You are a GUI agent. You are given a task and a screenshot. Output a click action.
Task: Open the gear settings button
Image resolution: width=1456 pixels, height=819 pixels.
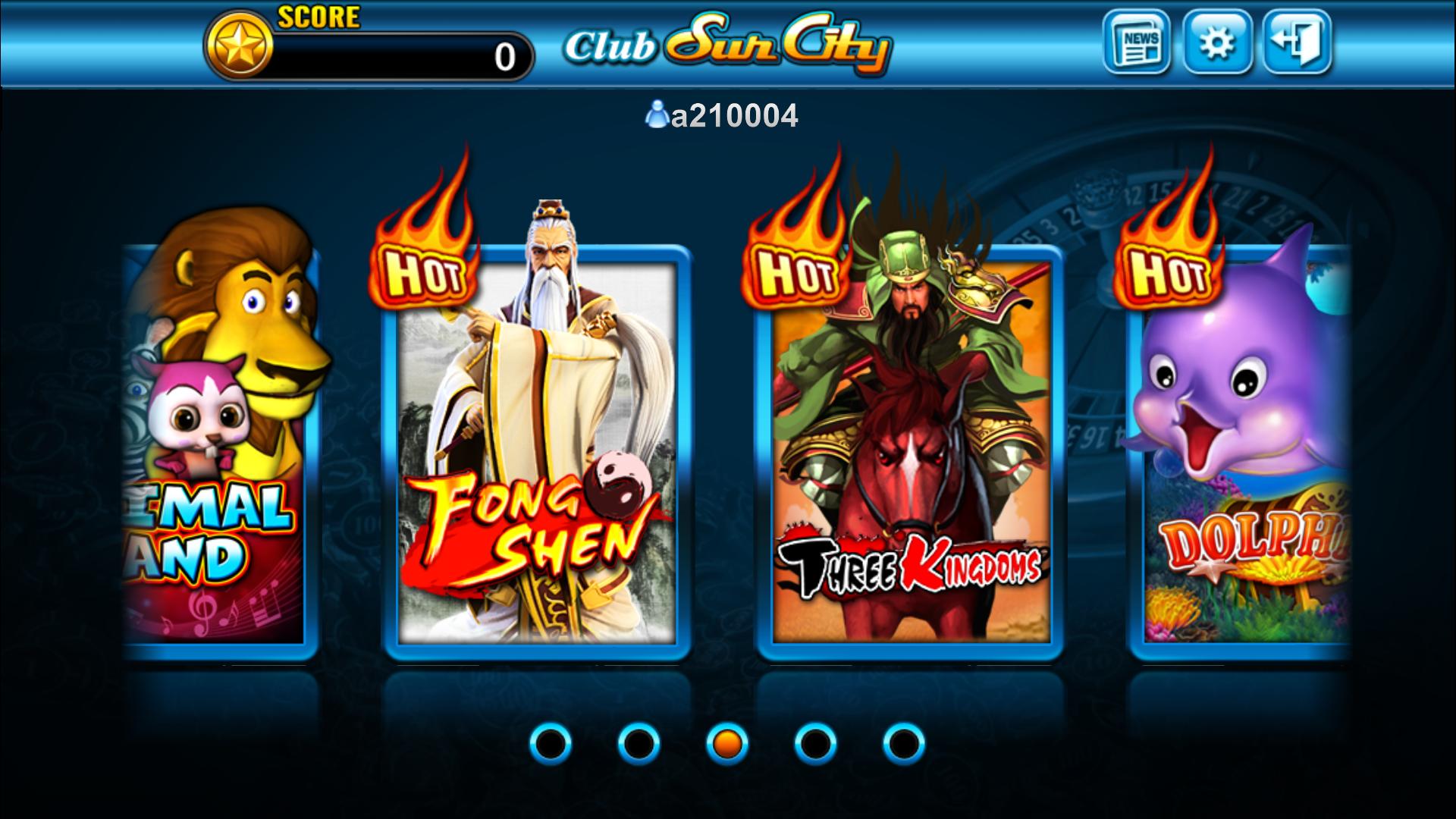point(1216,42)
